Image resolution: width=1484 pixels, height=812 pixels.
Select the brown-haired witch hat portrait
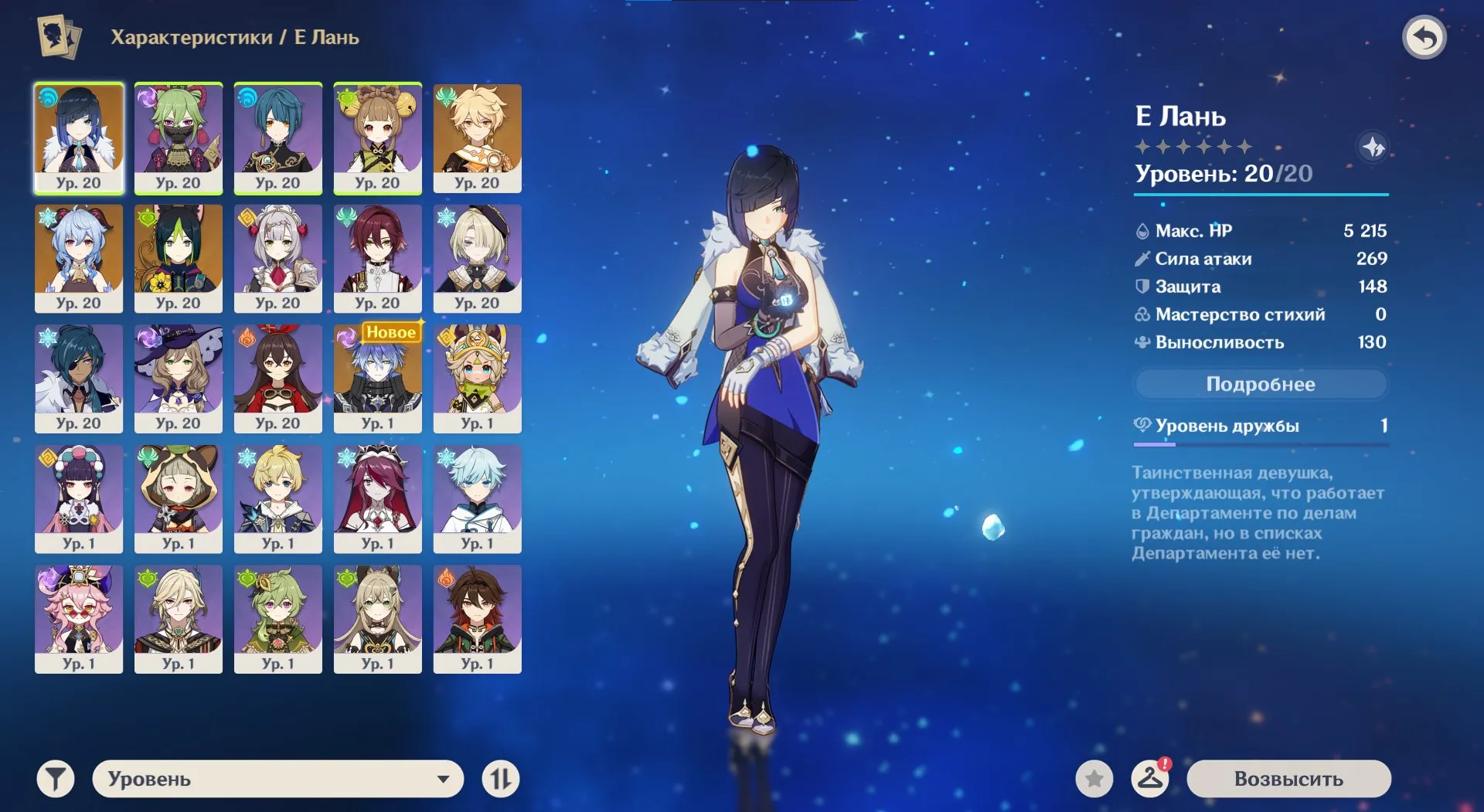(x=178, y=378)
